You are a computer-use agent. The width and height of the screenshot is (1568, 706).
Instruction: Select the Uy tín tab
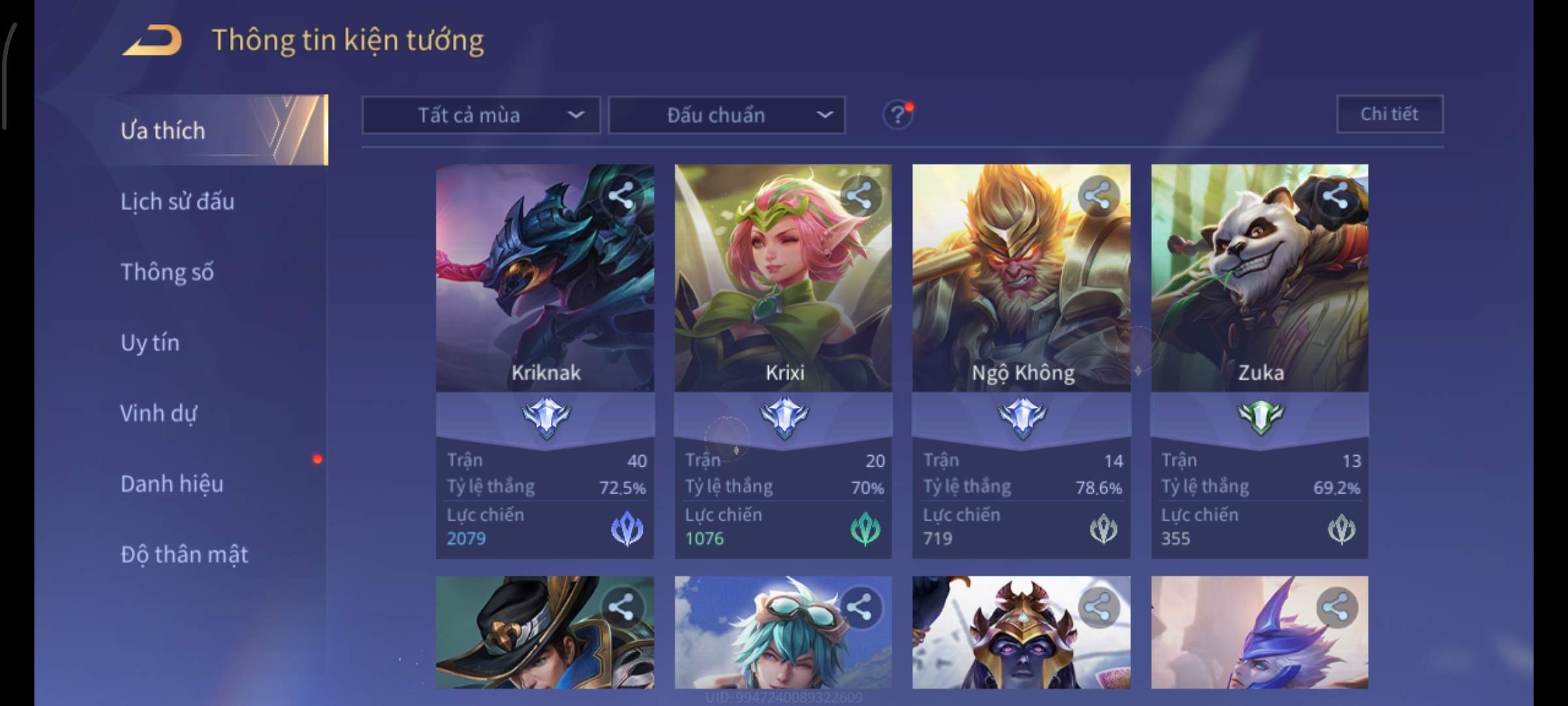click(150, 343)
